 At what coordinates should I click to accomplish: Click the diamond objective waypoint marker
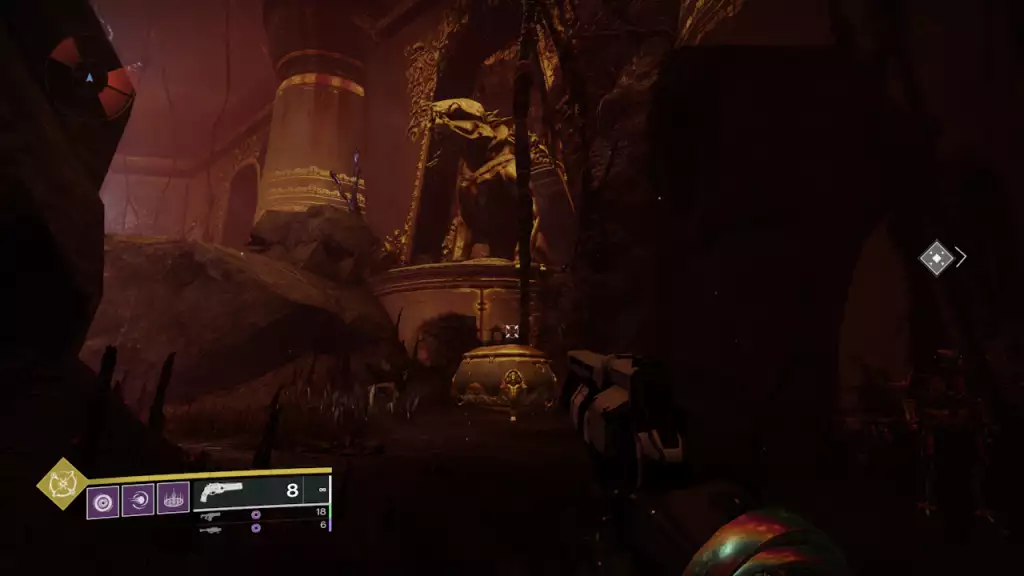coord(935,258)
